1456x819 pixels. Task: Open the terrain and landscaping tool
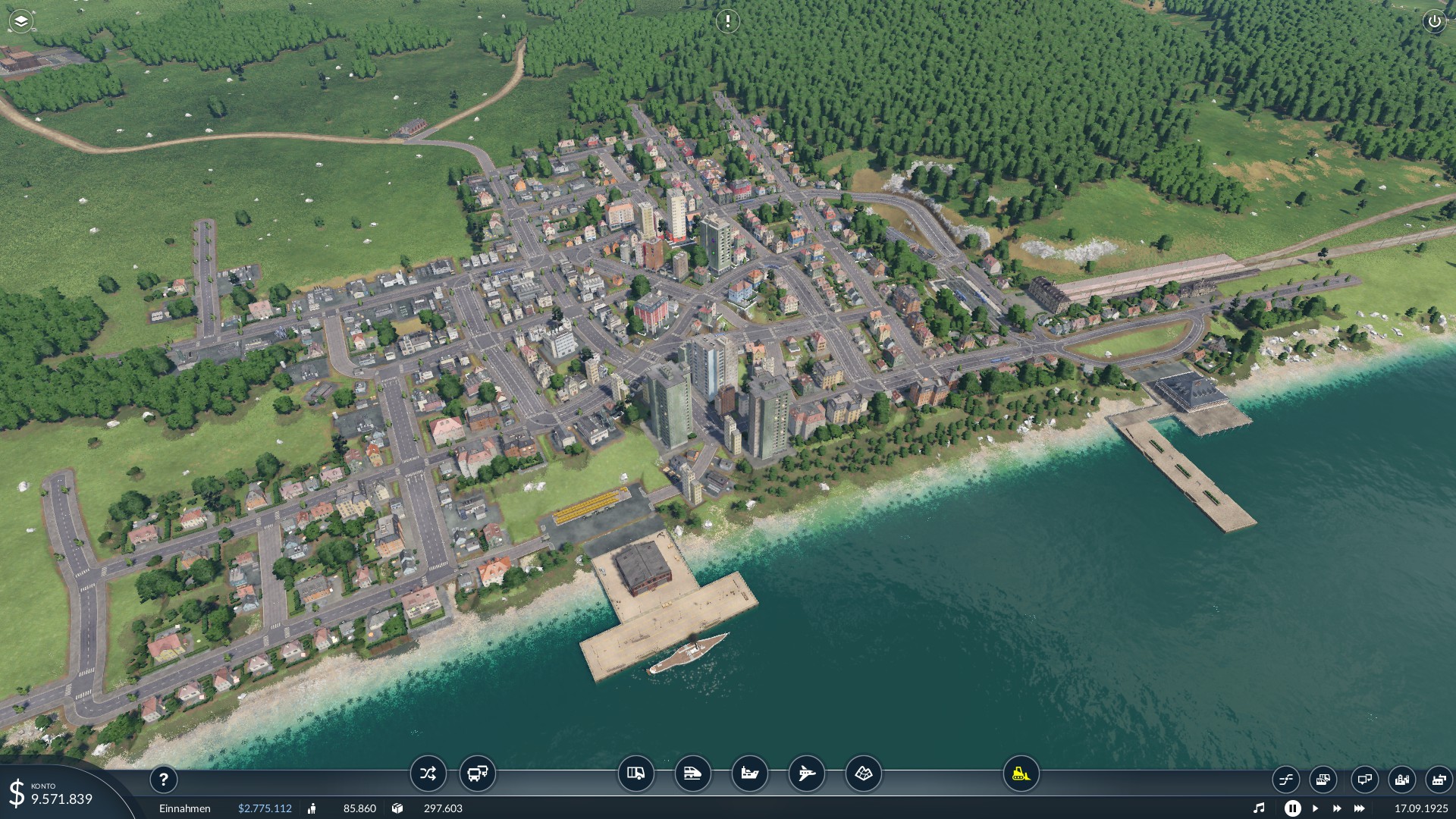click(863, 773)
